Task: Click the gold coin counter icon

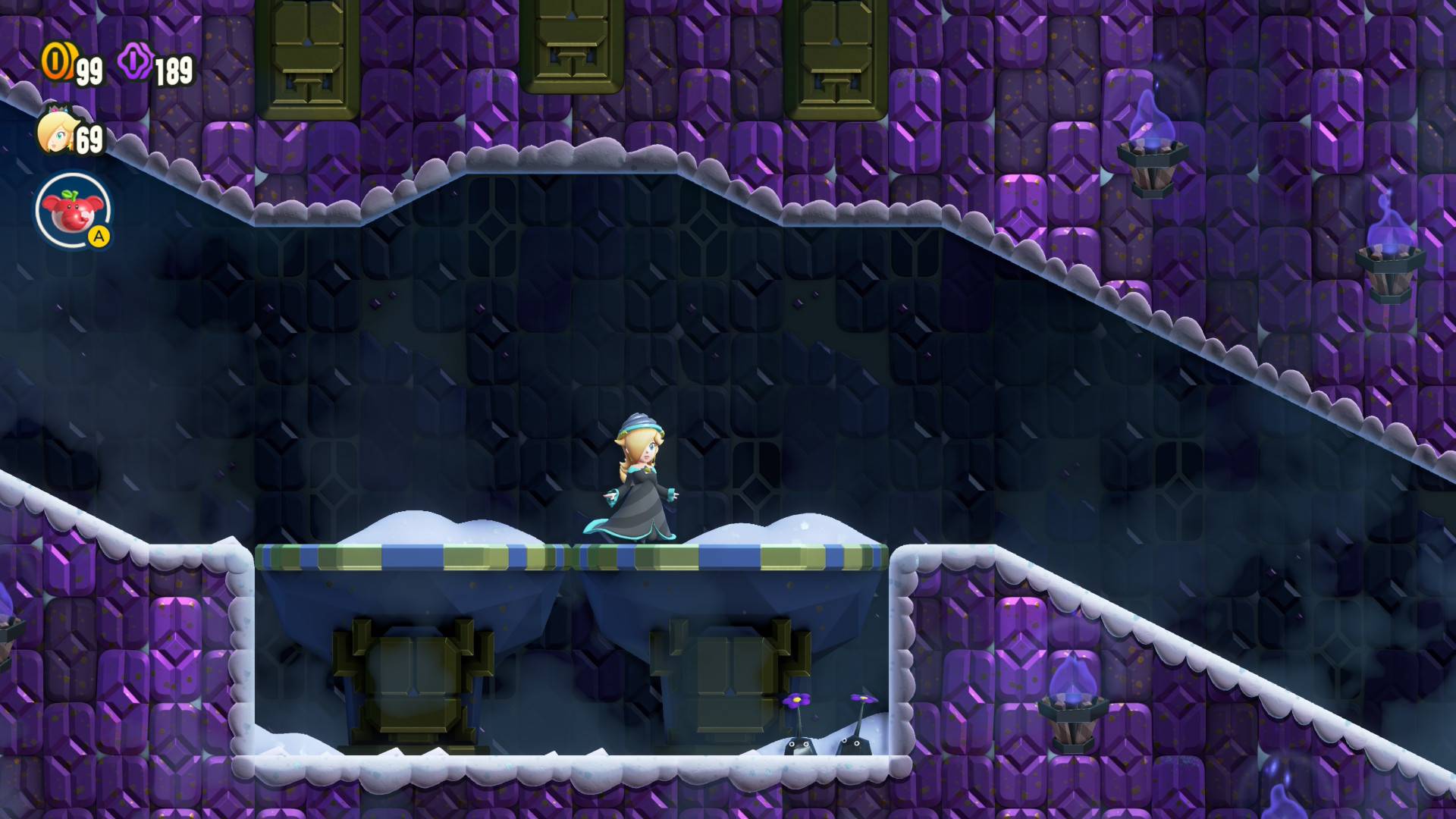Action: click(x=55, y=62)
